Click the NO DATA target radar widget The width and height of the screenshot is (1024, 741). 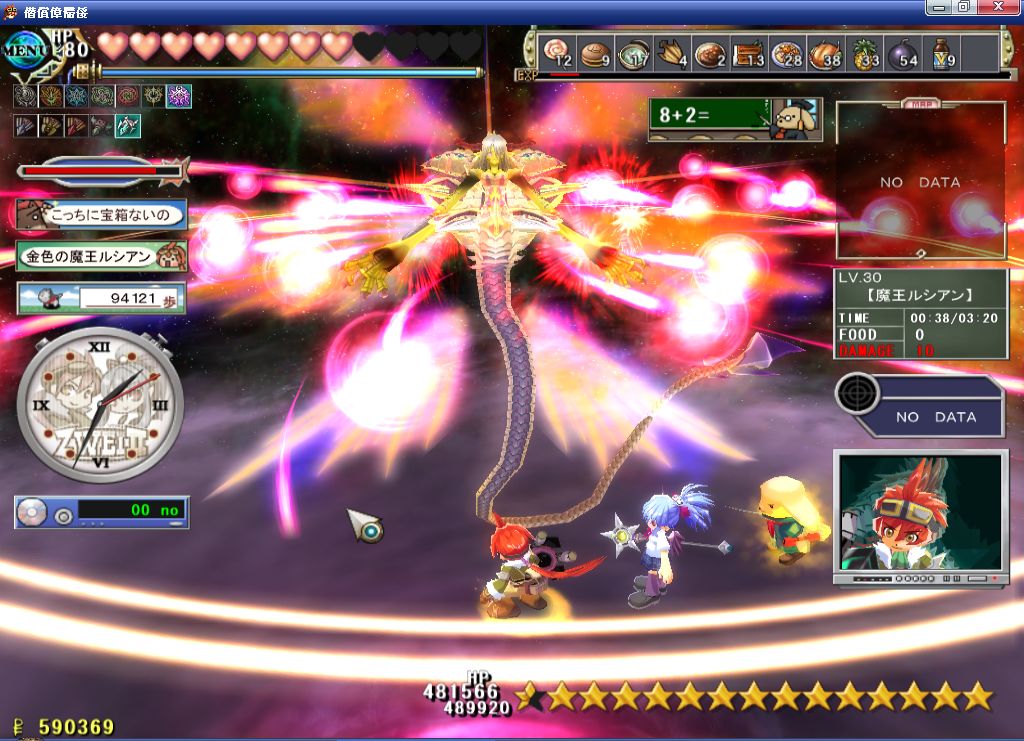pos(920,405)
